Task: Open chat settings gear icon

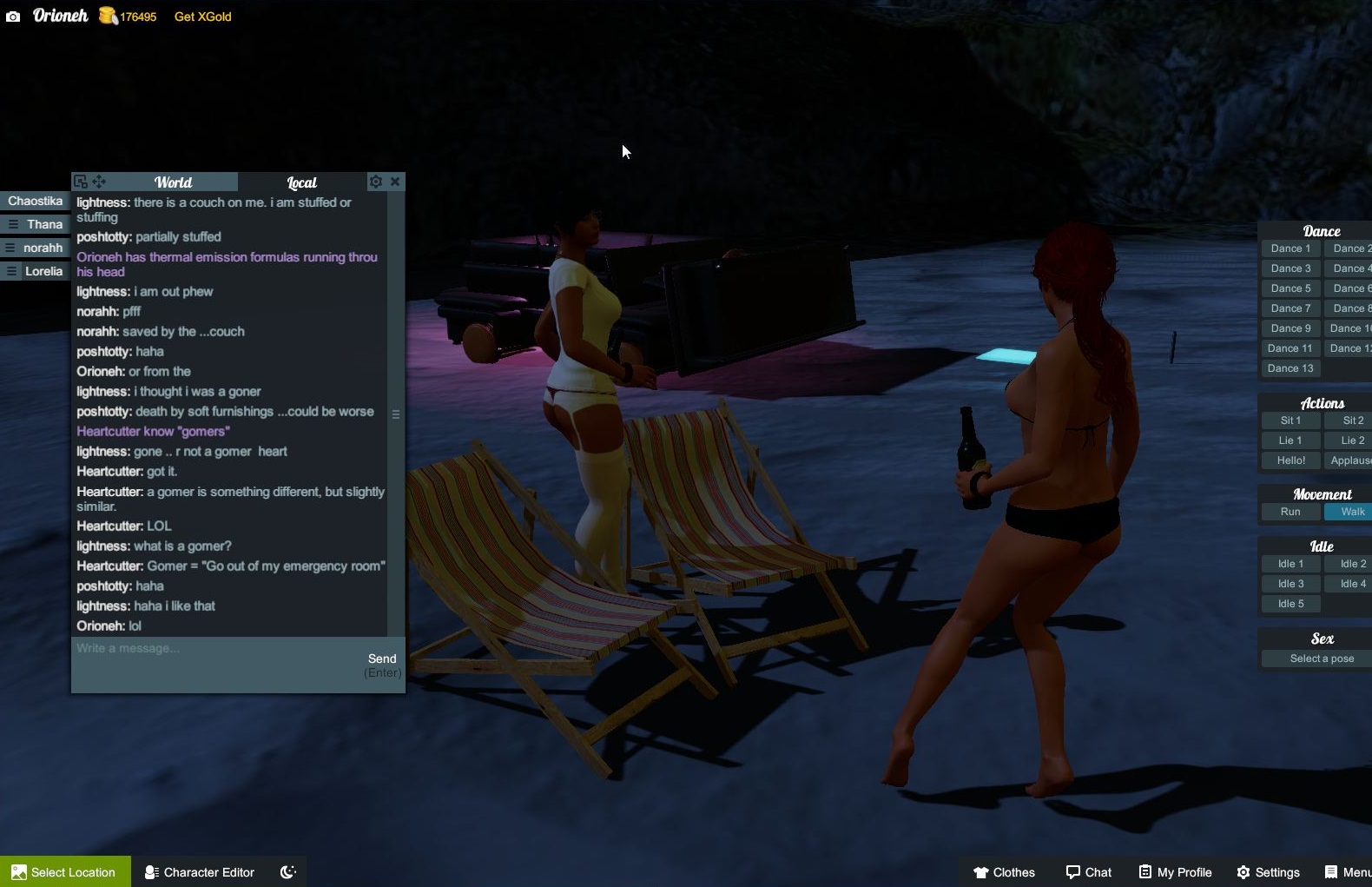Action: click(x=376, y=182)
